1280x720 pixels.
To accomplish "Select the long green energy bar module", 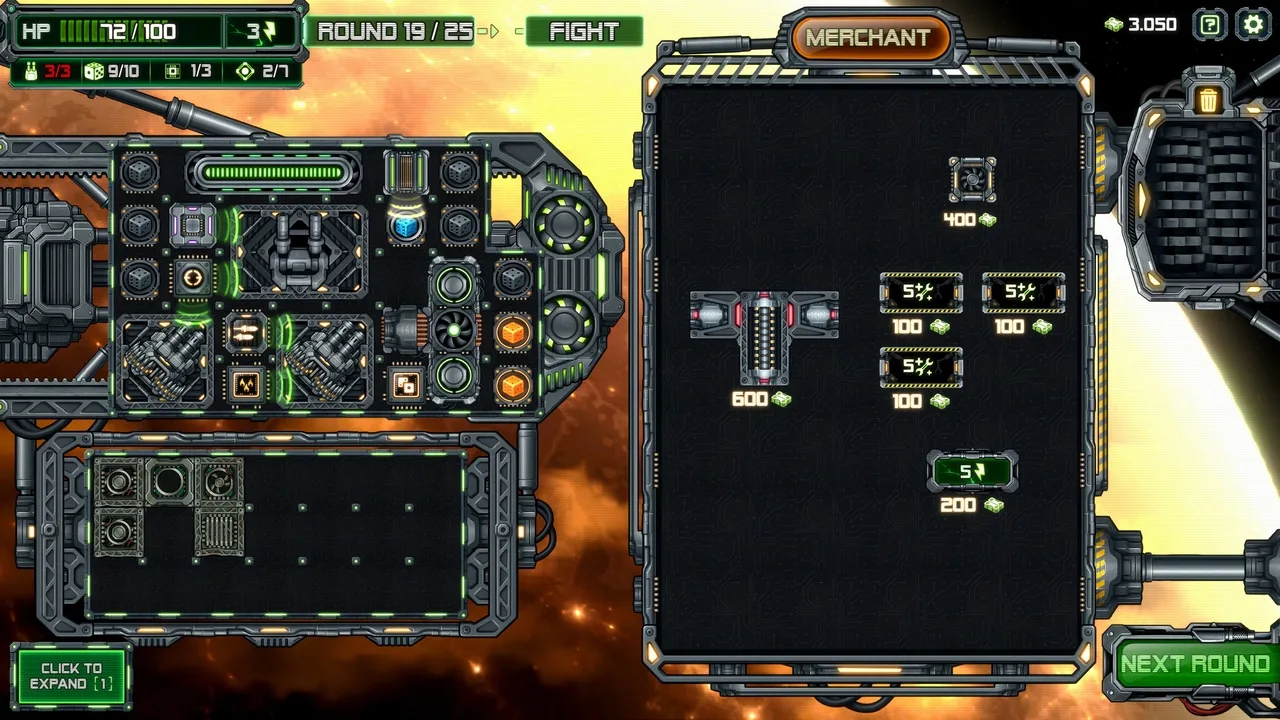I will (272, 173).
